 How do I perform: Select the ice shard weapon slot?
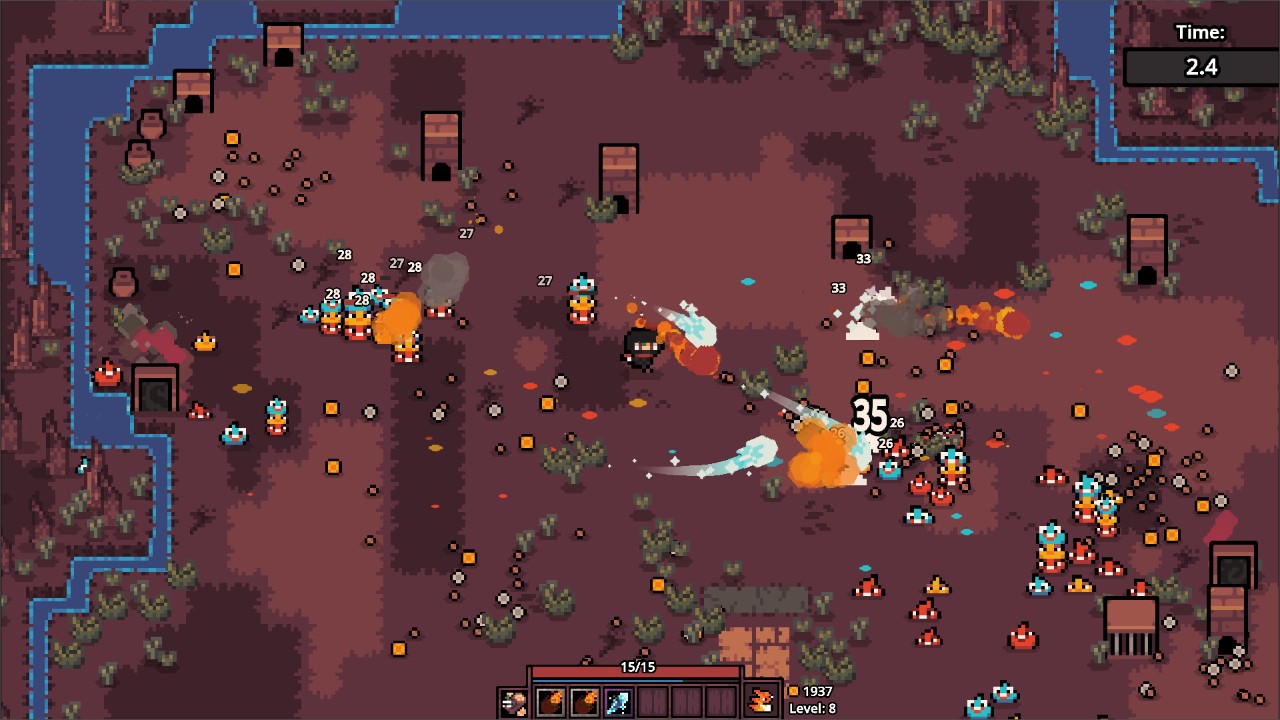point(618,702)
